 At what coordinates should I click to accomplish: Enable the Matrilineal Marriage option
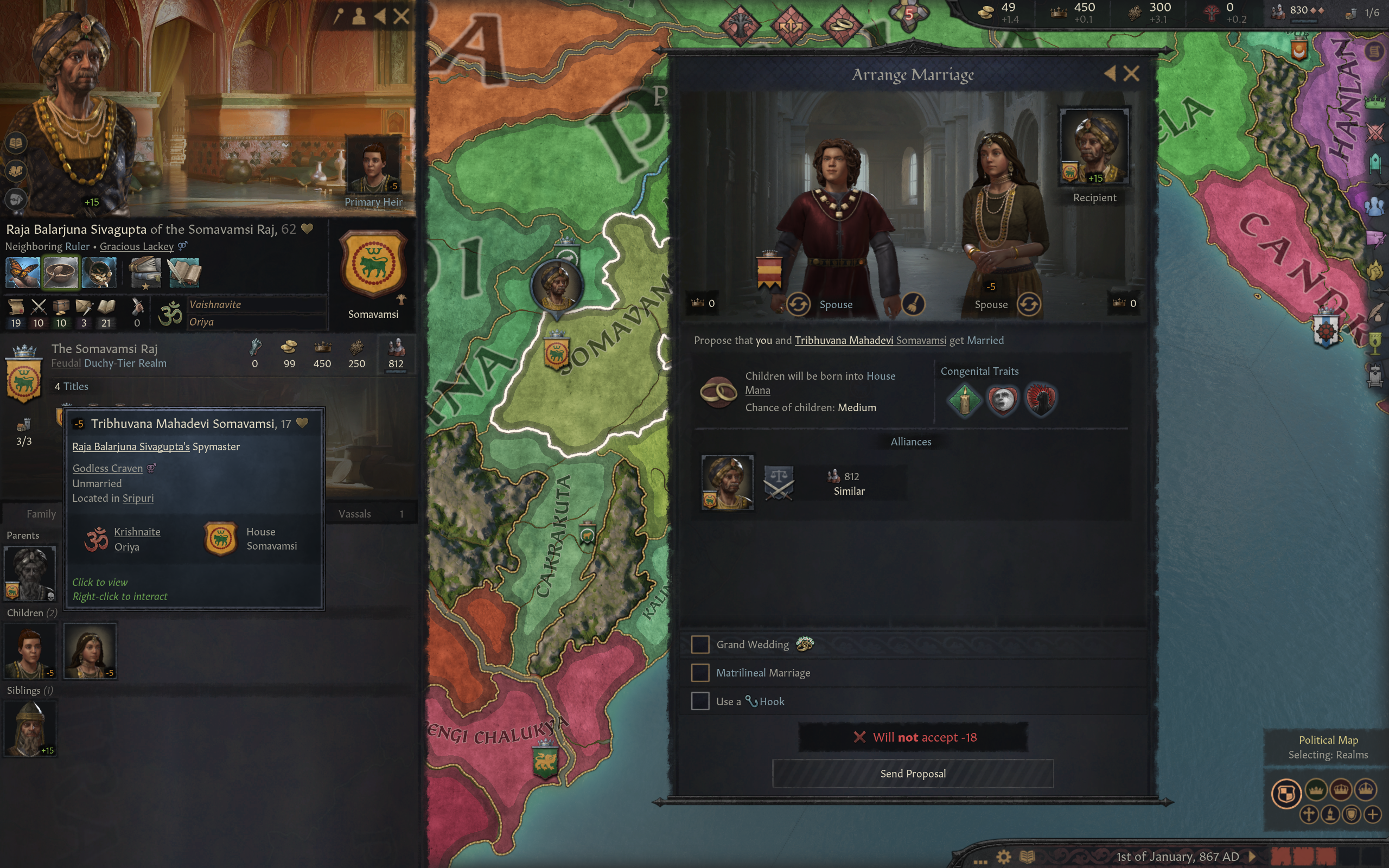click(700, 672)
